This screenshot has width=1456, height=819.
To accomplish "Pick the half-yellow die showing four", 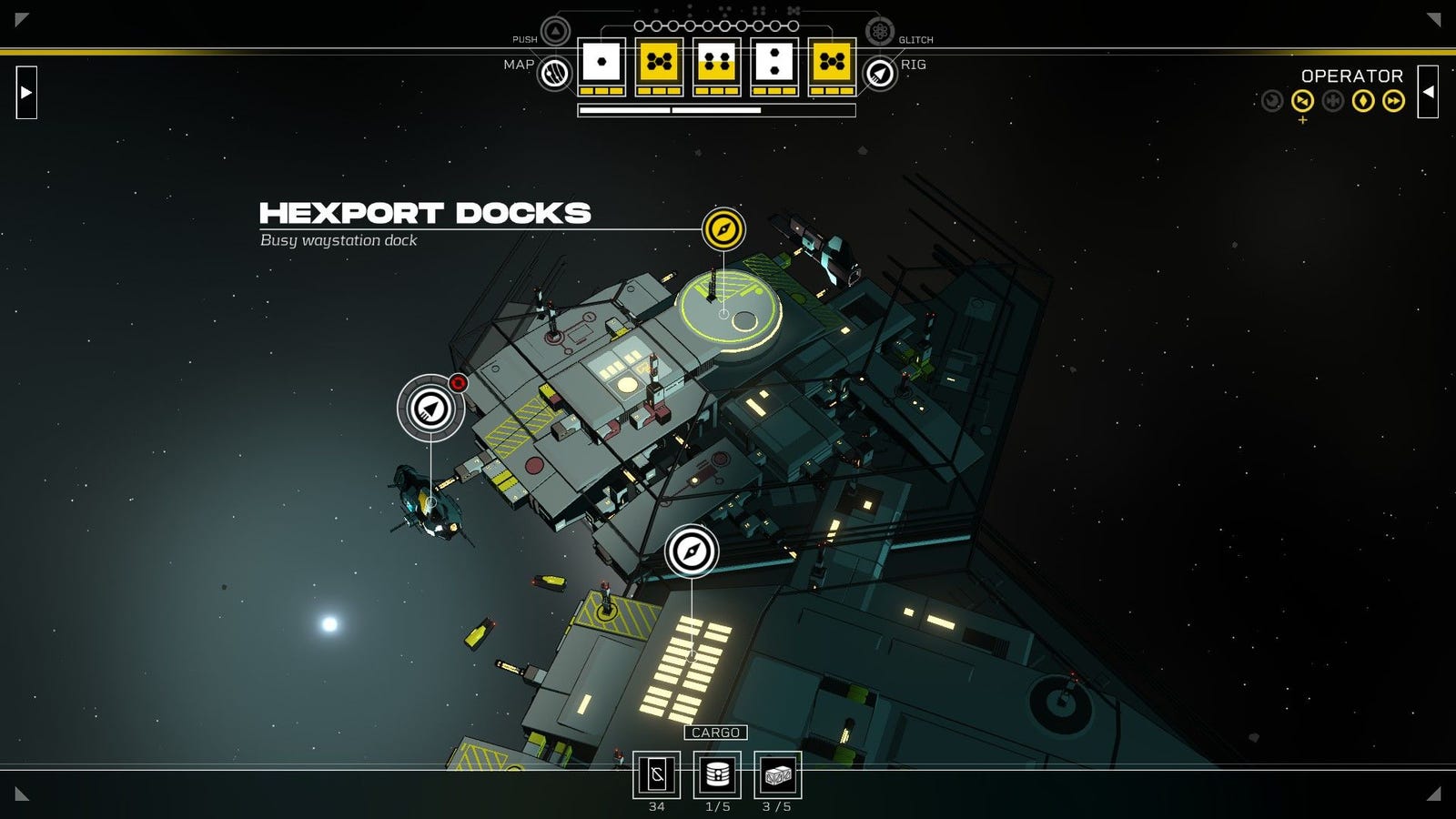I will point(716,62).
